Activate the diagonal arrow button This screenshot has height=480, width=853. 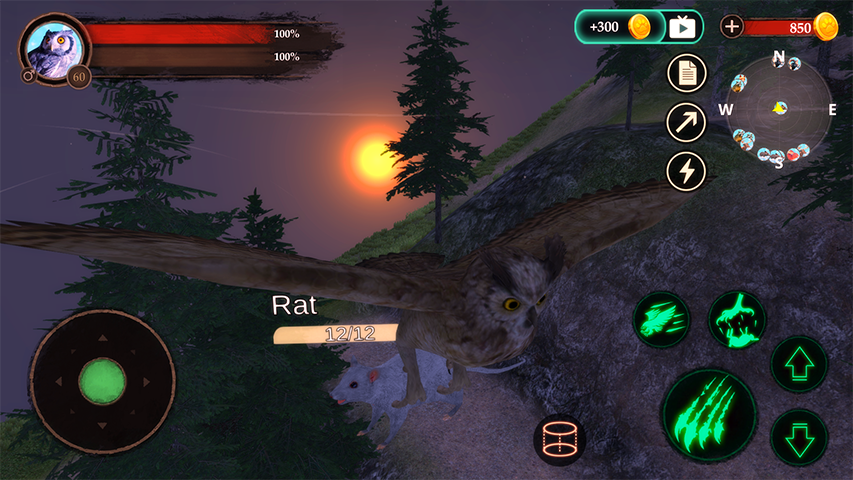[686, 122]
